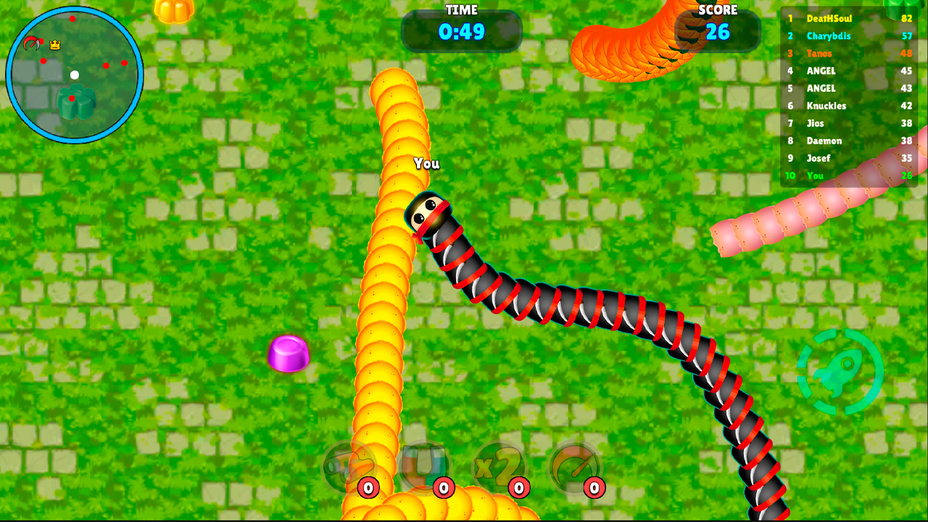928x522 pixels.
Task: Activate the zoom lens power-up icon
Action: [349, 466]
